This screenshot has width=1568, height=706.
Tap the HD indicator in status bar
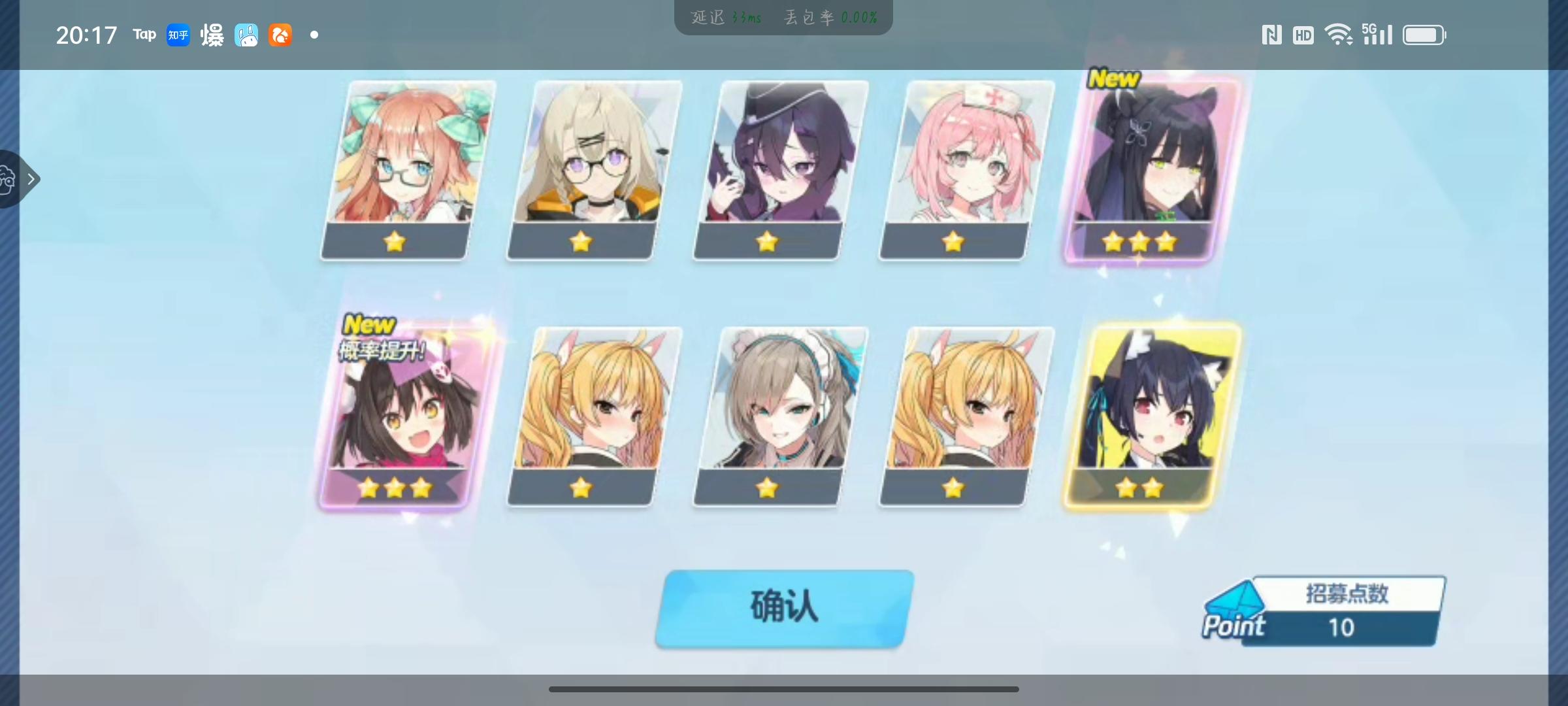pos(1303,35)
